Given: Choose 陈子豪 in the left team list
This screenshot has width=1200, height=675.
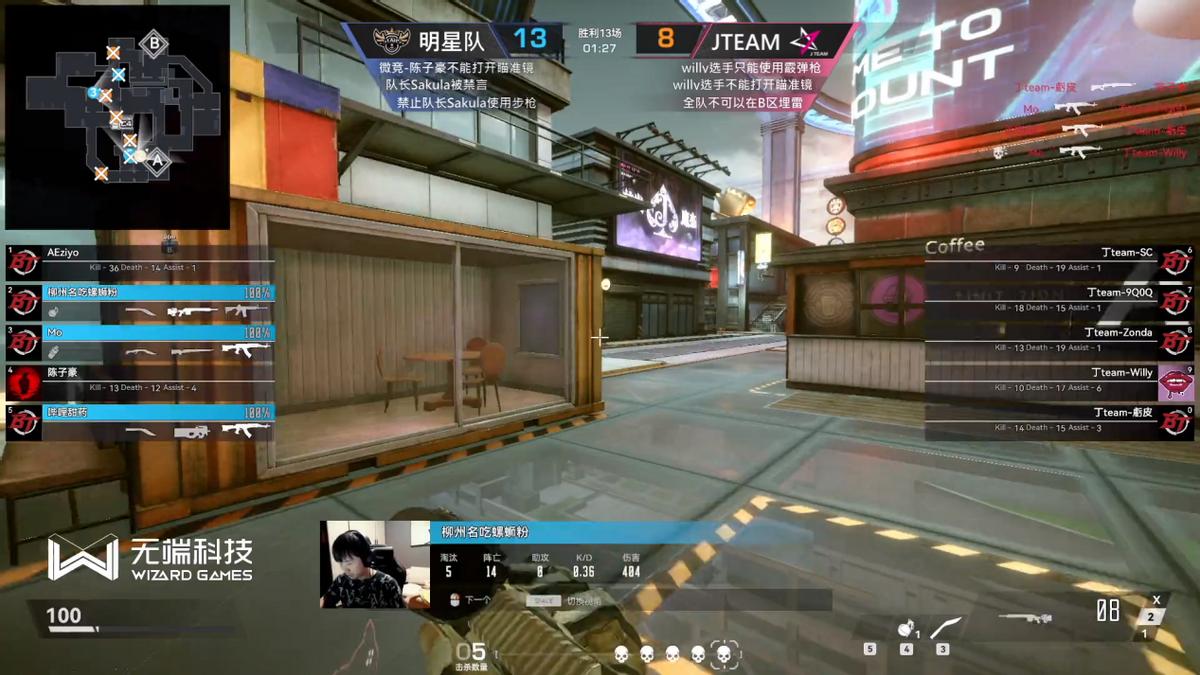Looking at the screenshot, I should [140, 379].
